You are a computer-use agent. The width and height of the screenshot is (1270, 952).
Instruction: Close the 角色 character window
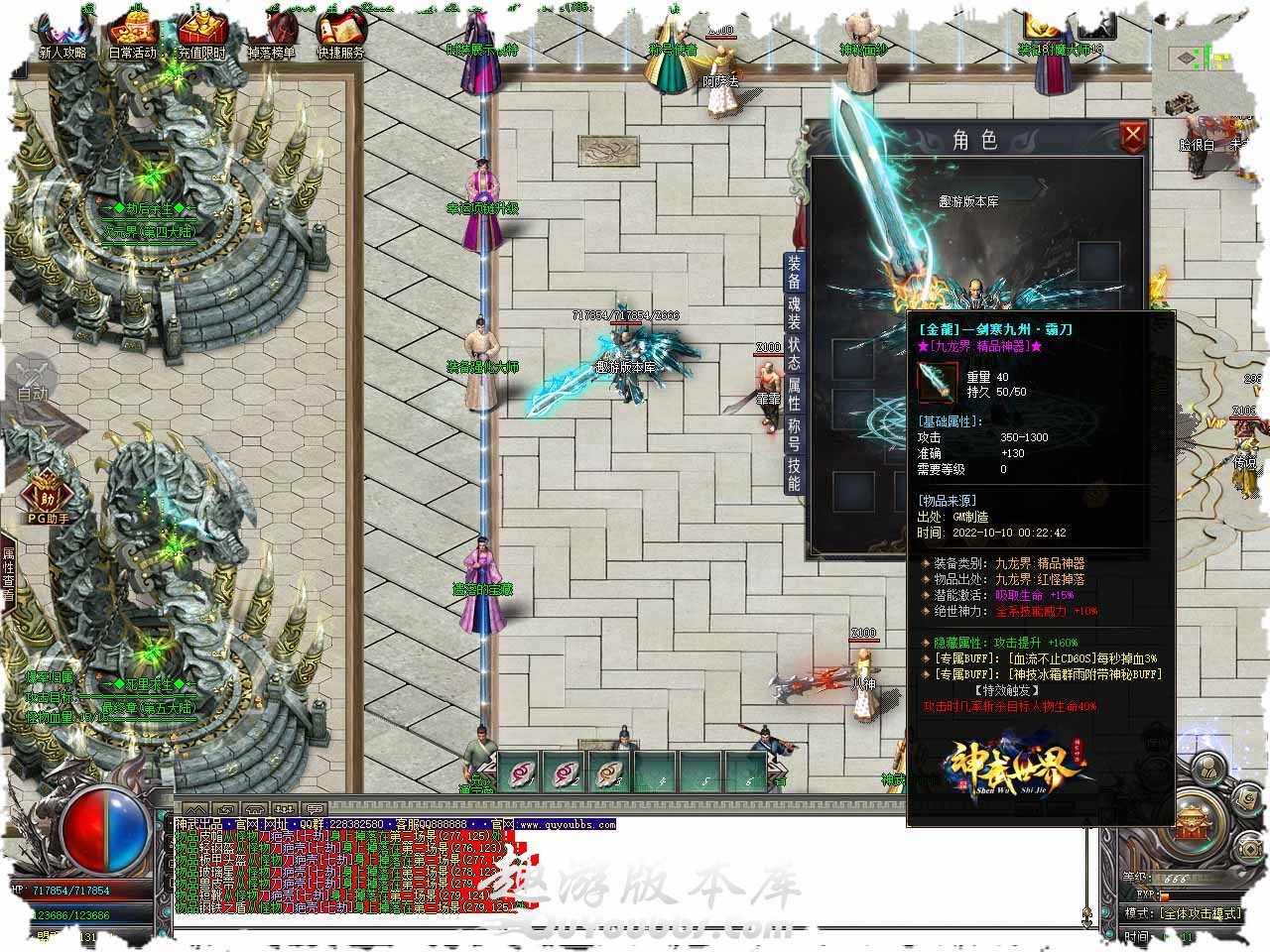1132,137
